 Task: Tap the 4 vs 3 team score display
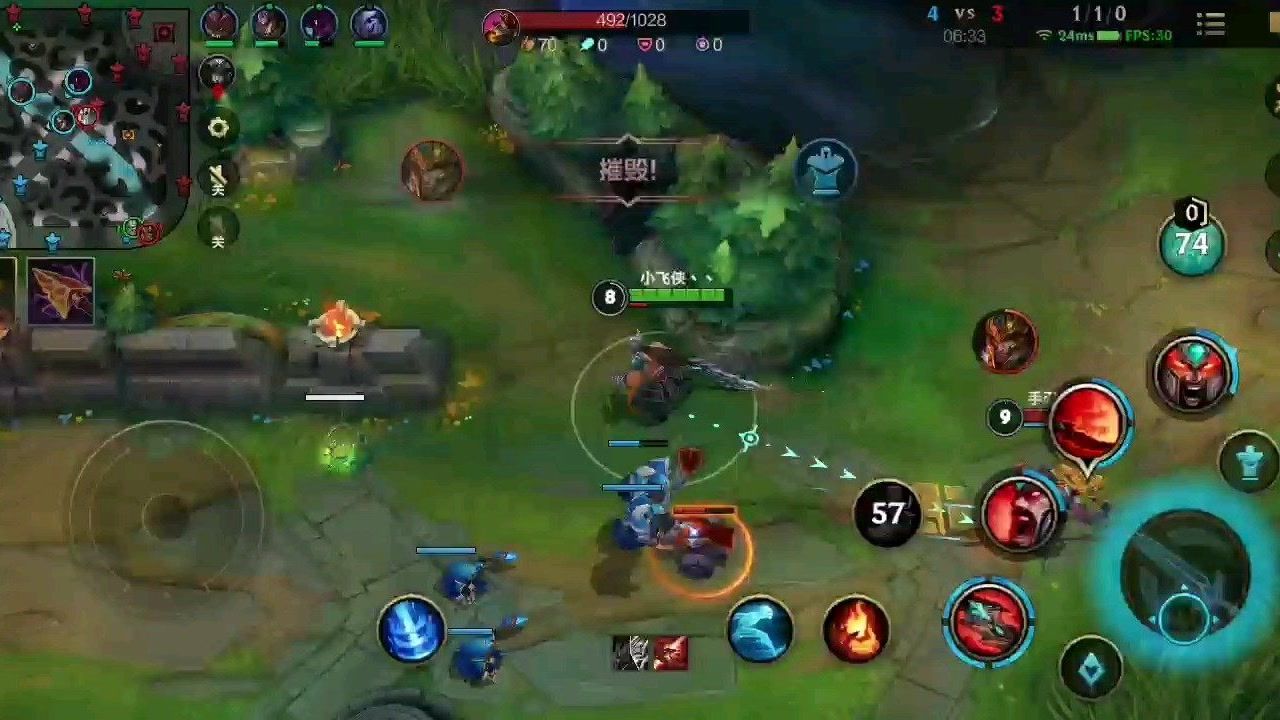[x=963, y=14]
